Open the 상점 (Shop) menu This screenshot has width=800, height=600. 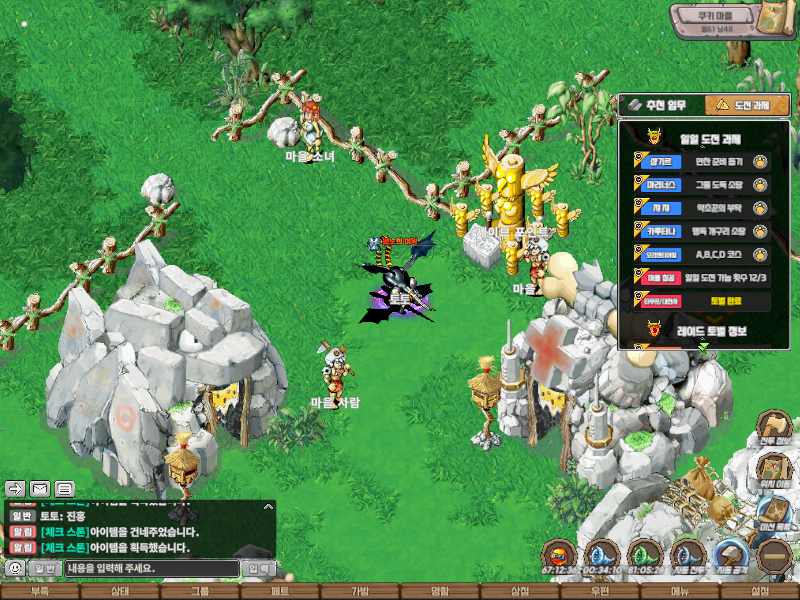(x=520, y=592)
